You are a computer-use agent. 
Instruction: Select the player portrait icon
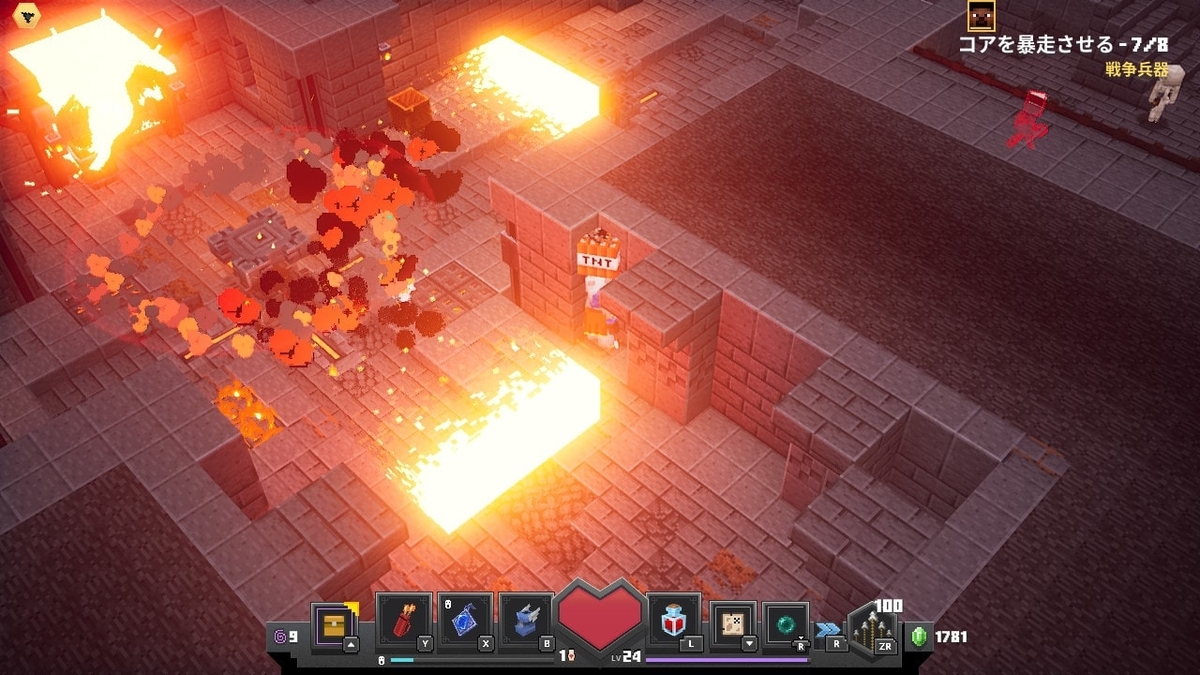click(982, 15)
